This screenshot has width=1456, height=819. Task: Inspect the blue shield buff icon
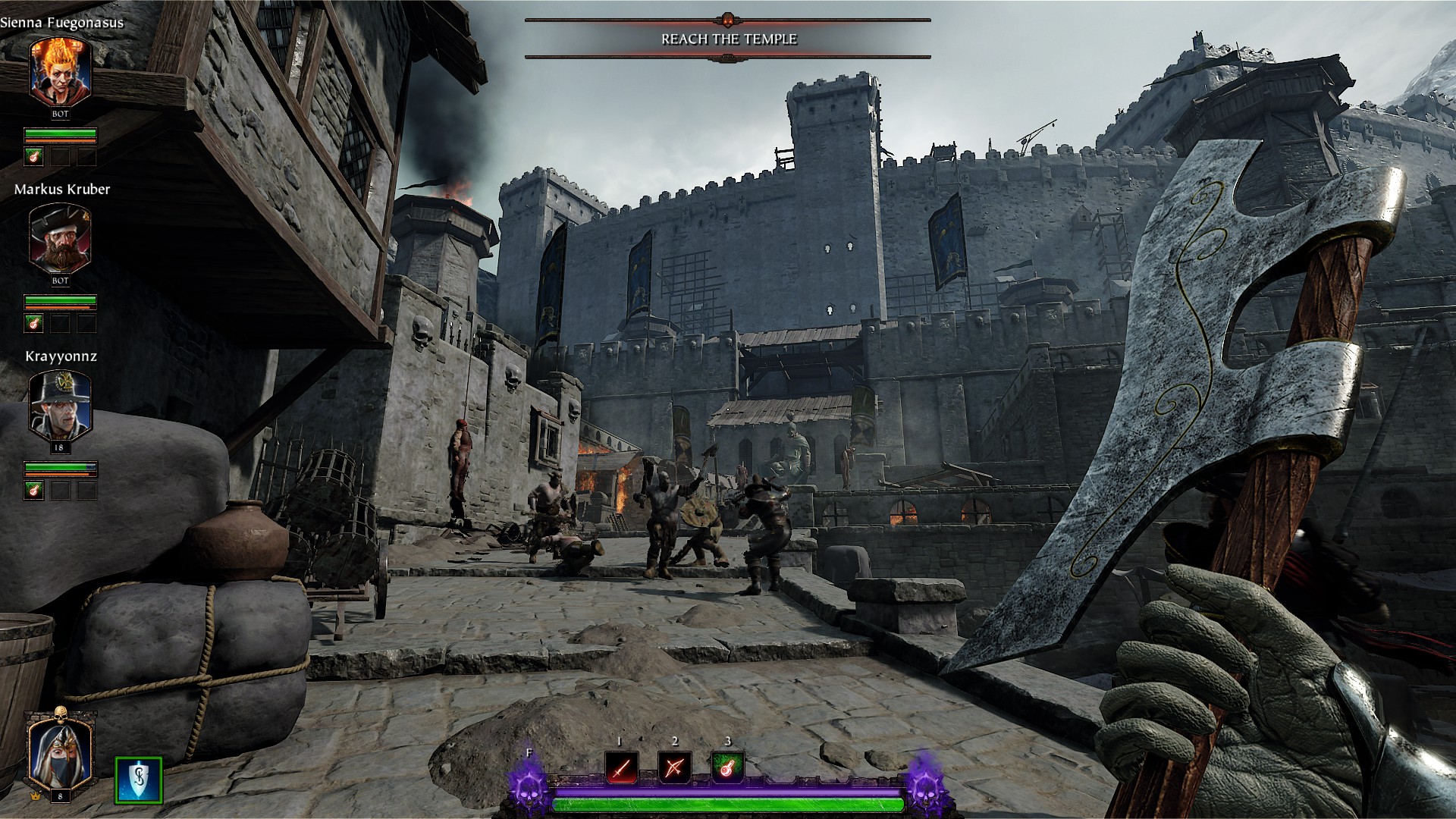coord(139,780)
